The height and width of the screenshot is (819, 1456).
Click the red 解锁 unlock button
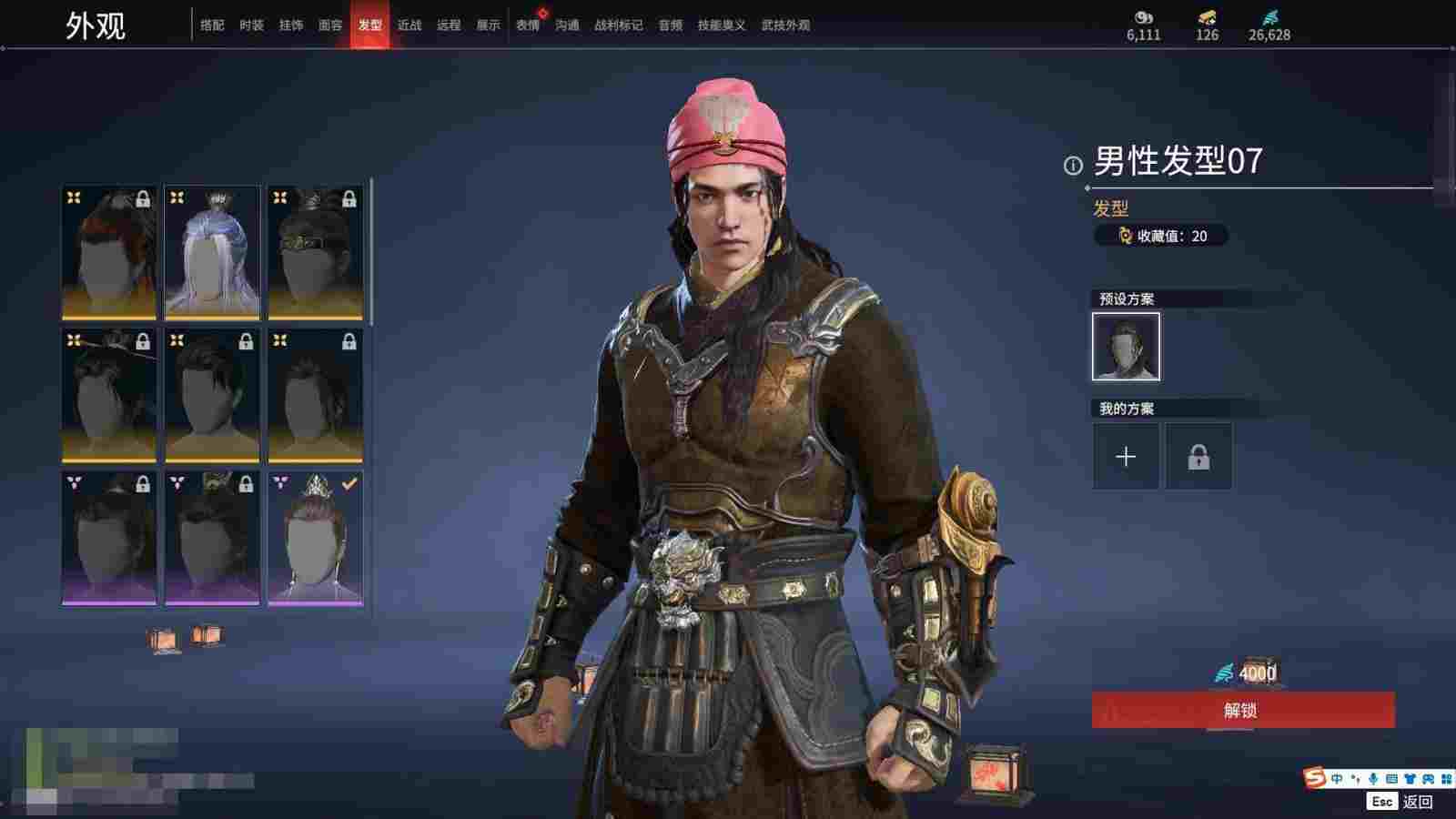1242,710
